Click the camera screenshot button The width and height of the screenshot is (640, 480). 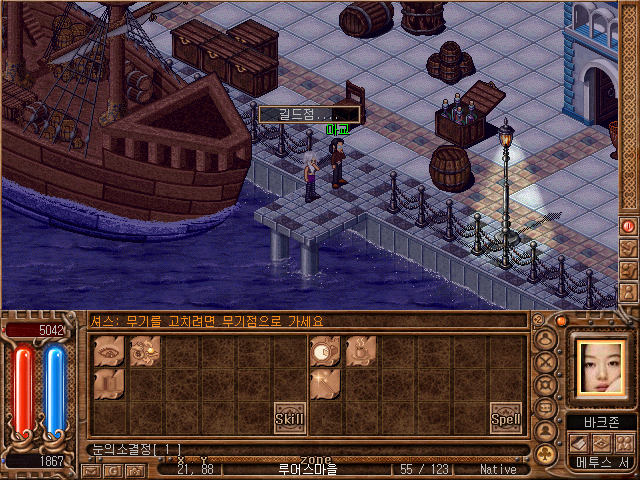135,469
